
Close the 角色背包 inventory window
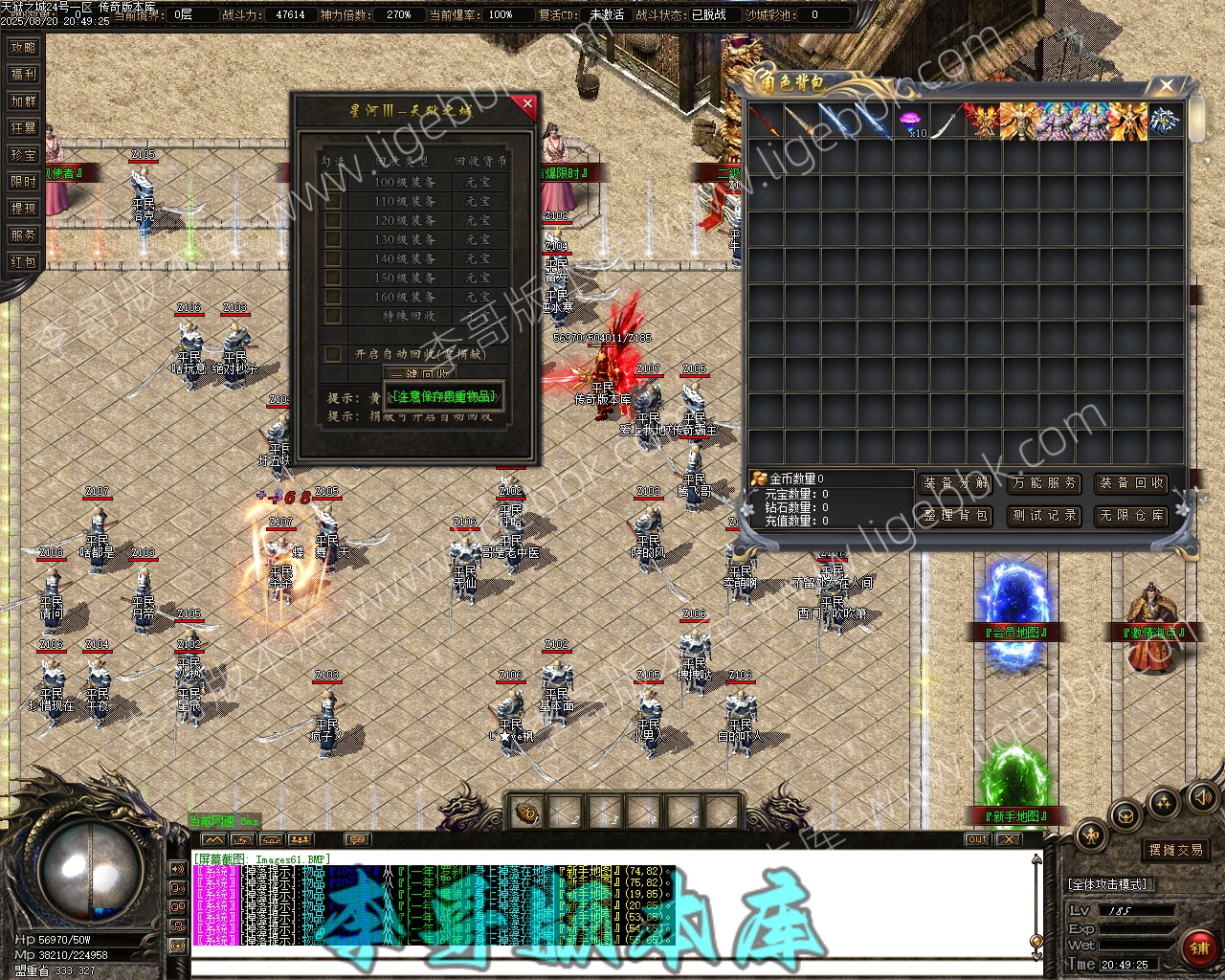coord(1166,86)
